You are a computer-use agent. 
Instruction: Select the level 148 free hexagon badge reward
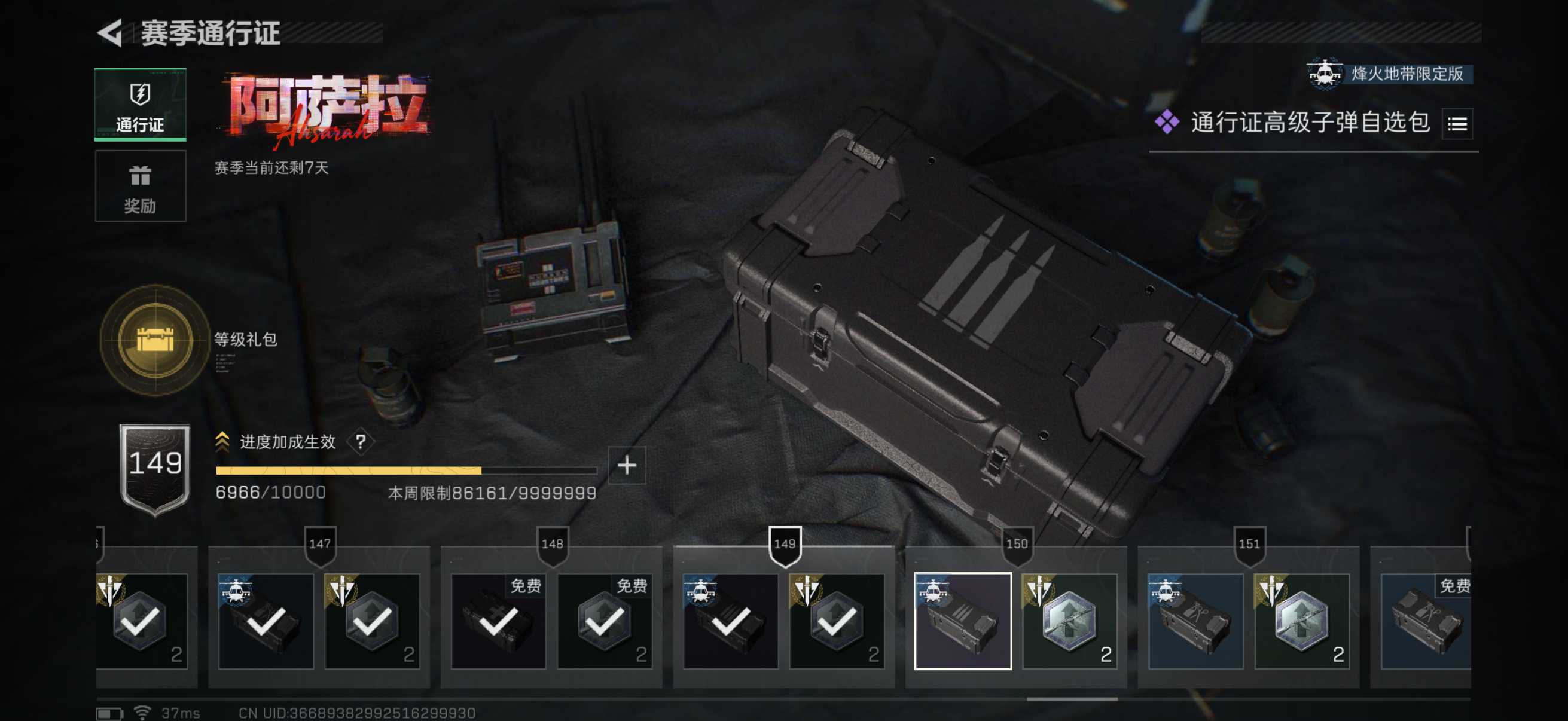click(605, 621)
